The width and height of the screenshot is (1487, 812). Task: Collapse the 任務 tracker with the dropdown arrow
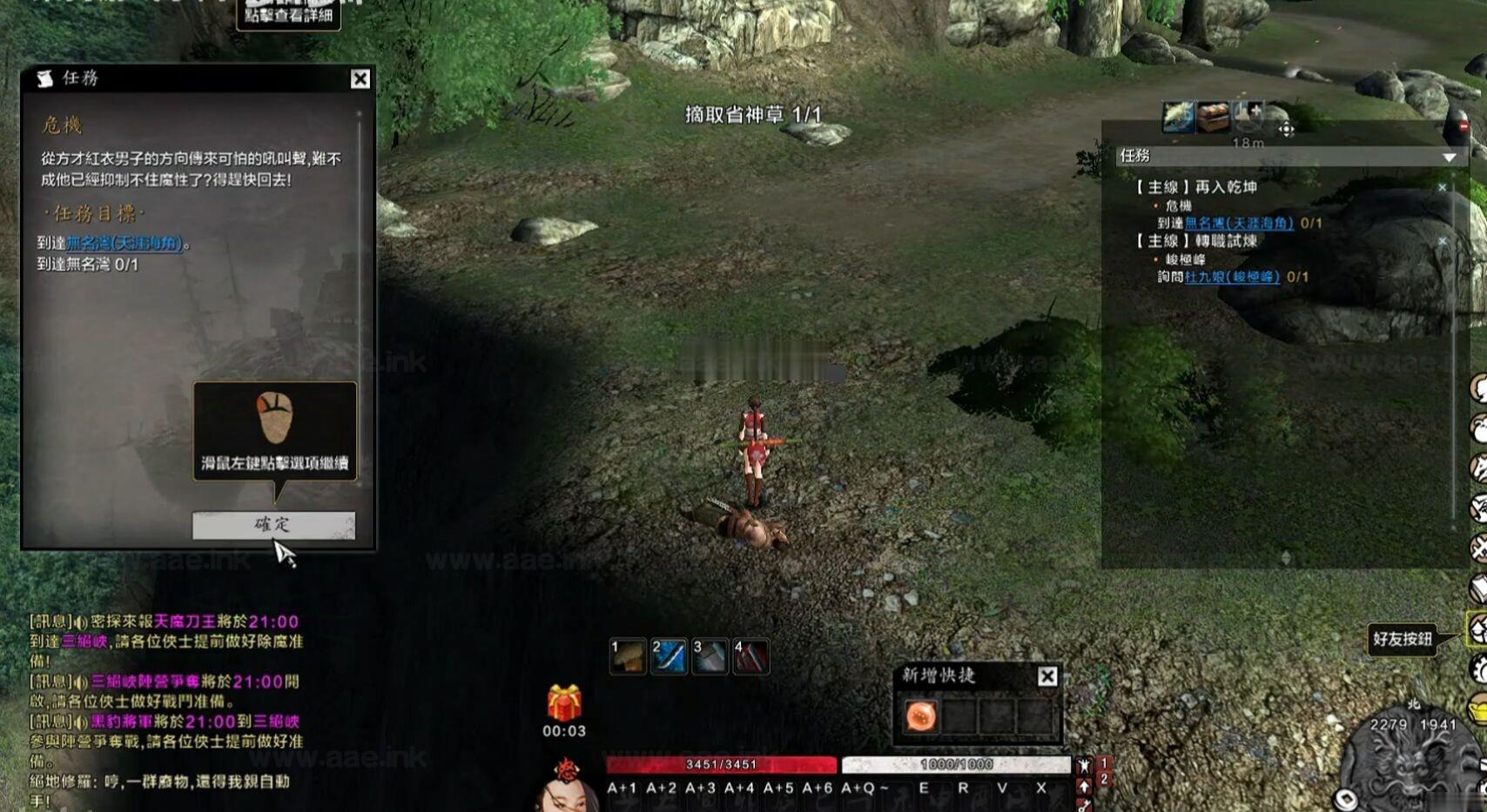[1449, 157]
